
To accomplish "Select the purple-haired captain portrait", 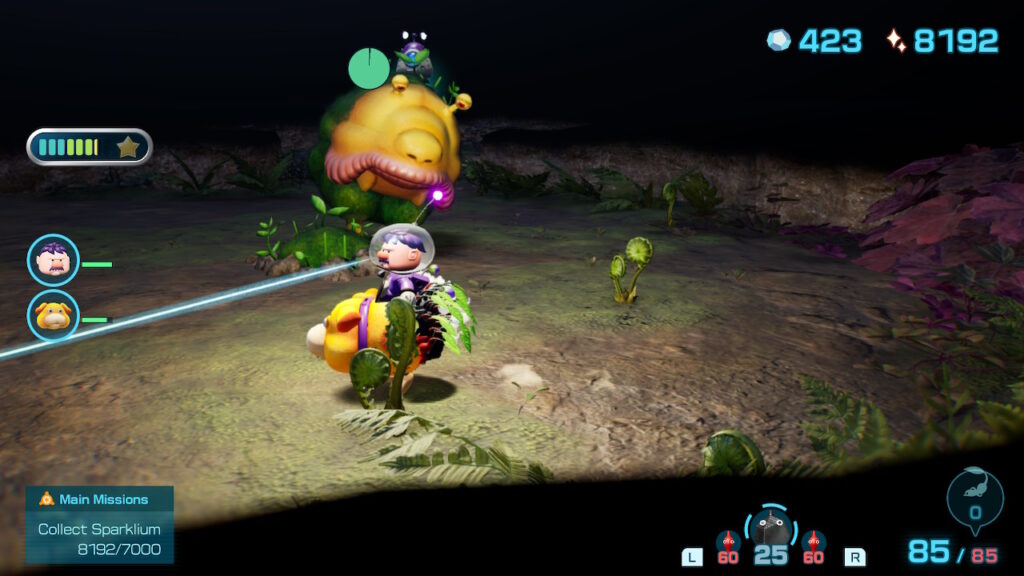I will pyautogui.click(x=53, y=260).
